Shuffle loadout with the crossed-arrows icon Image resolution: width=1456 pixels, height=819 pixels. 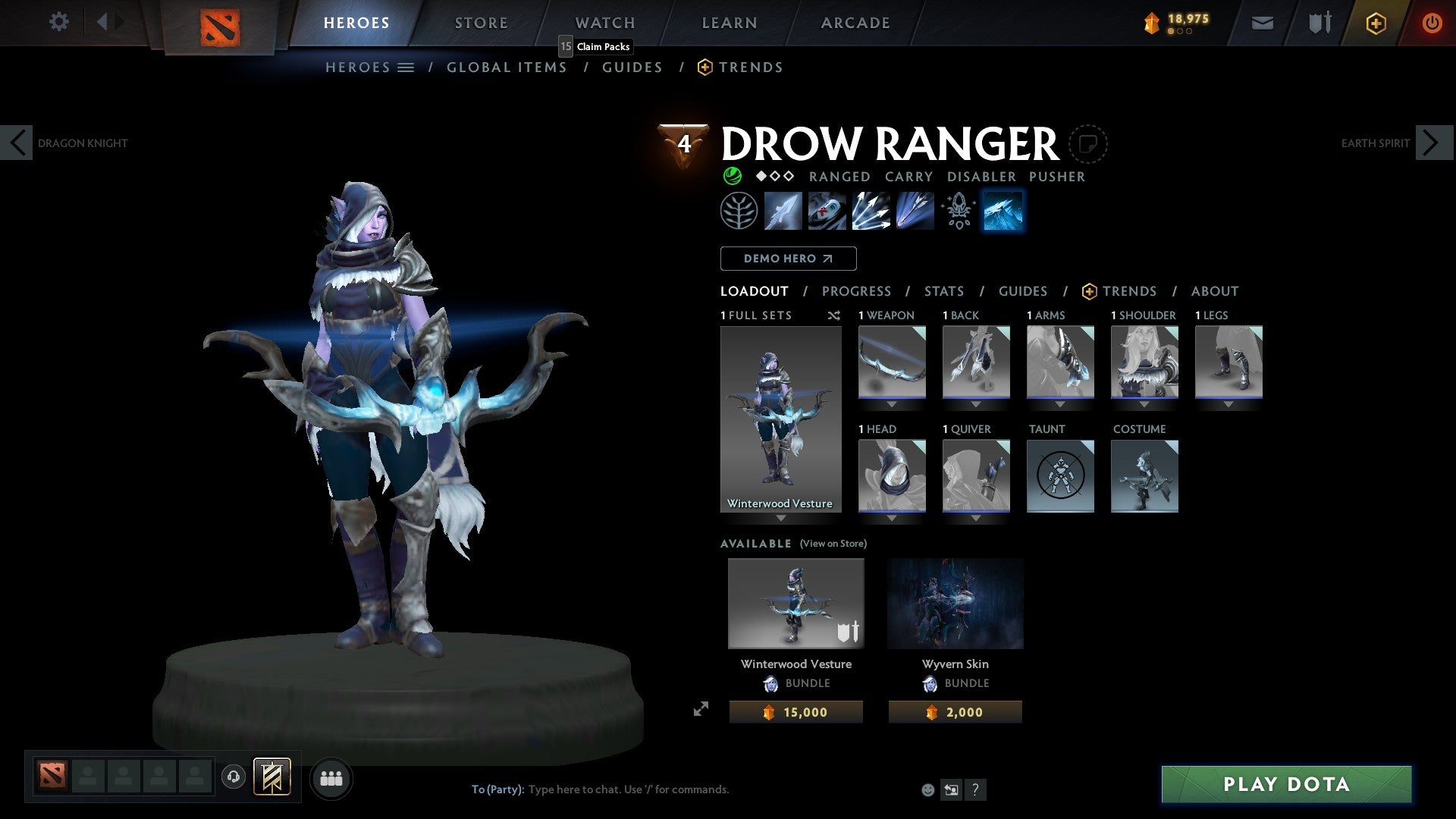[x=834, y=315]
